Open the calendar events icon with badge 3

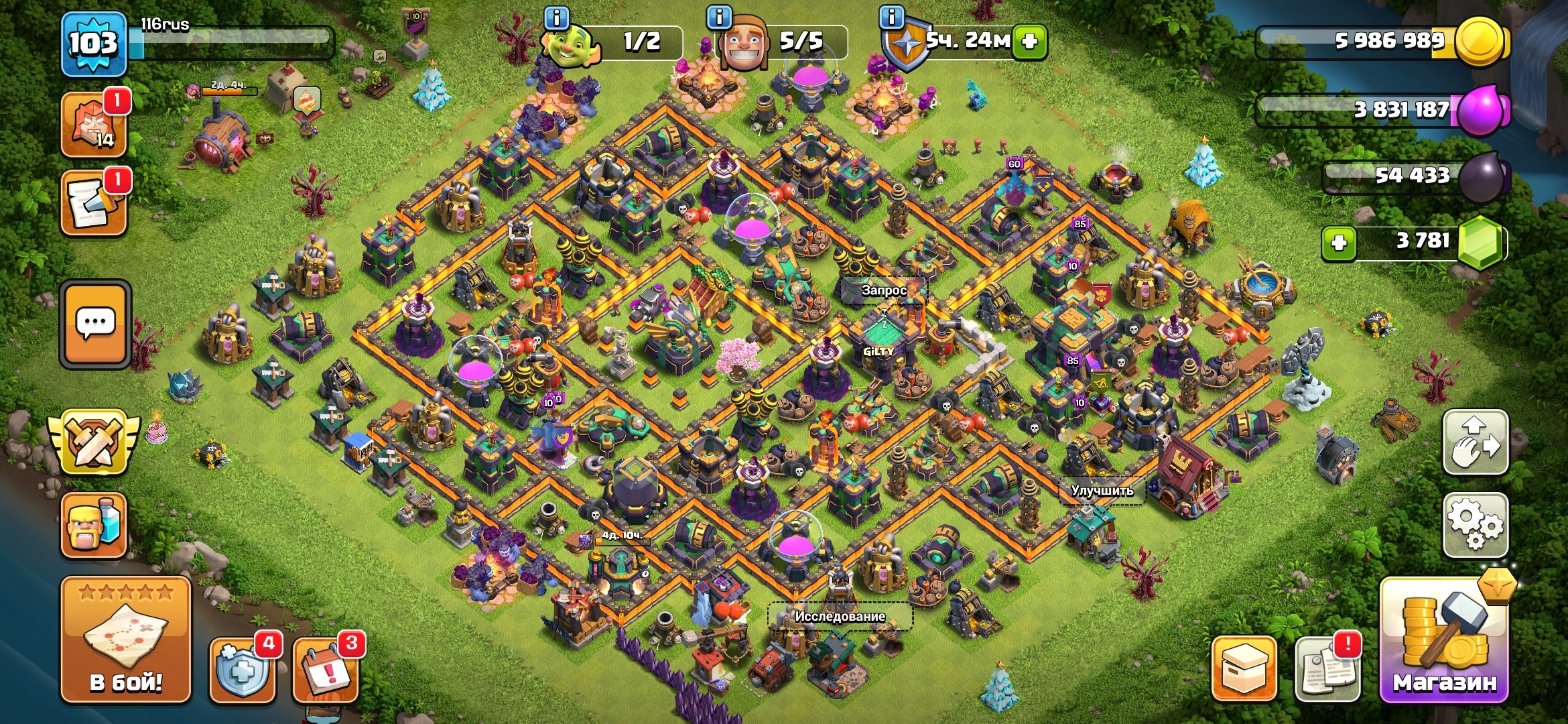point(326,669)
